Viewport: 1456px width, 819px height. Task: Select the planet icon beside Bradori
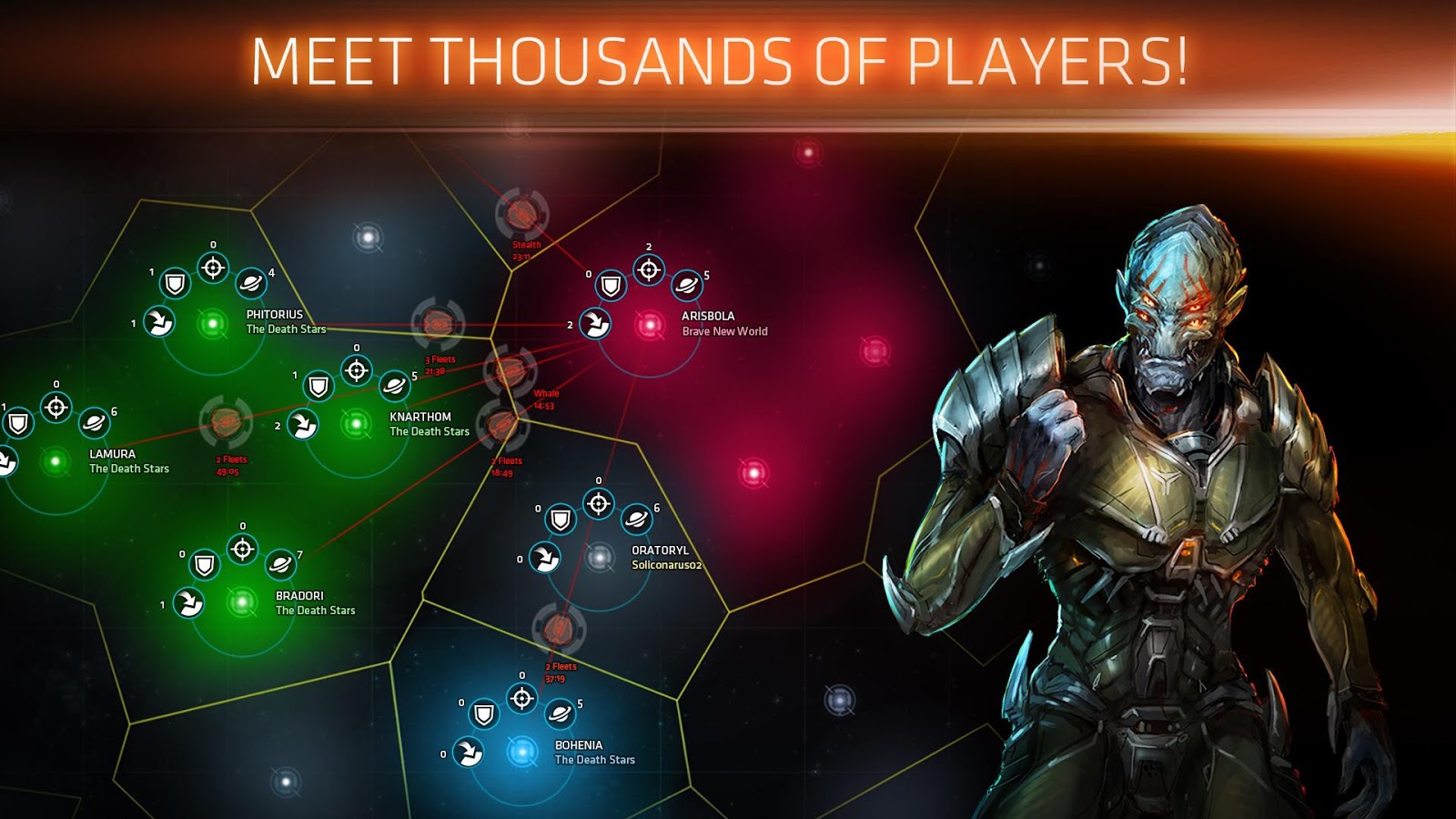tap(280, 564)
